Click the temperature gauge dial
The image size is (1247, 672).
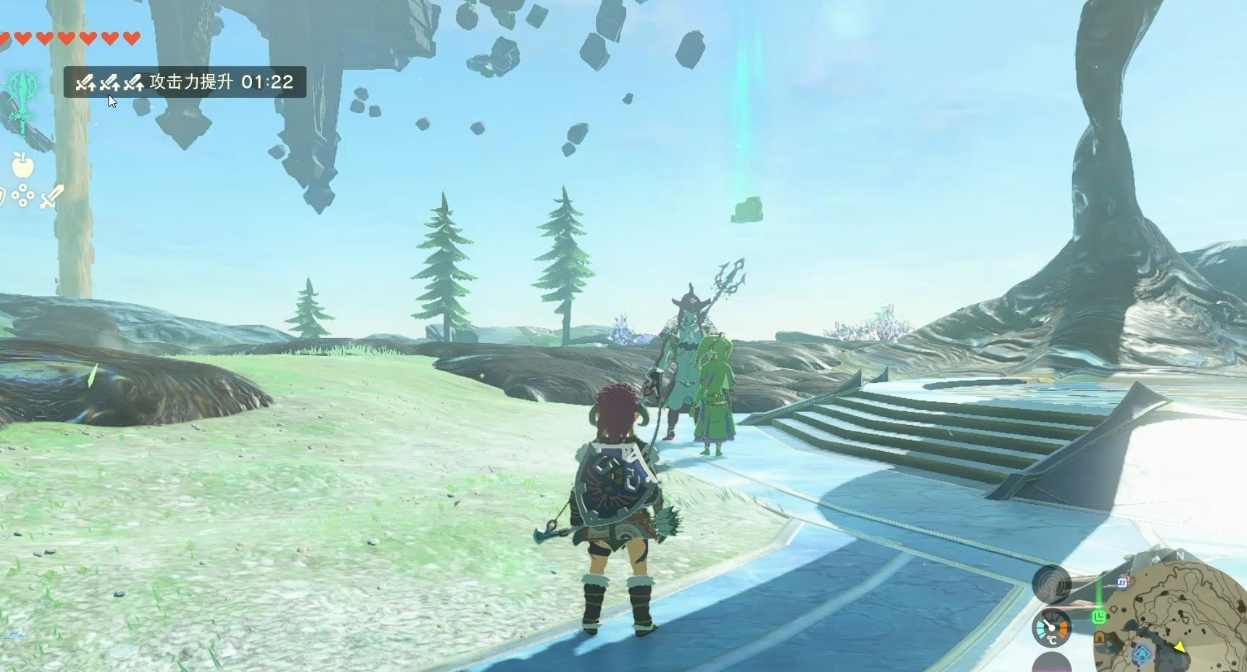(x=1050, y=628)
